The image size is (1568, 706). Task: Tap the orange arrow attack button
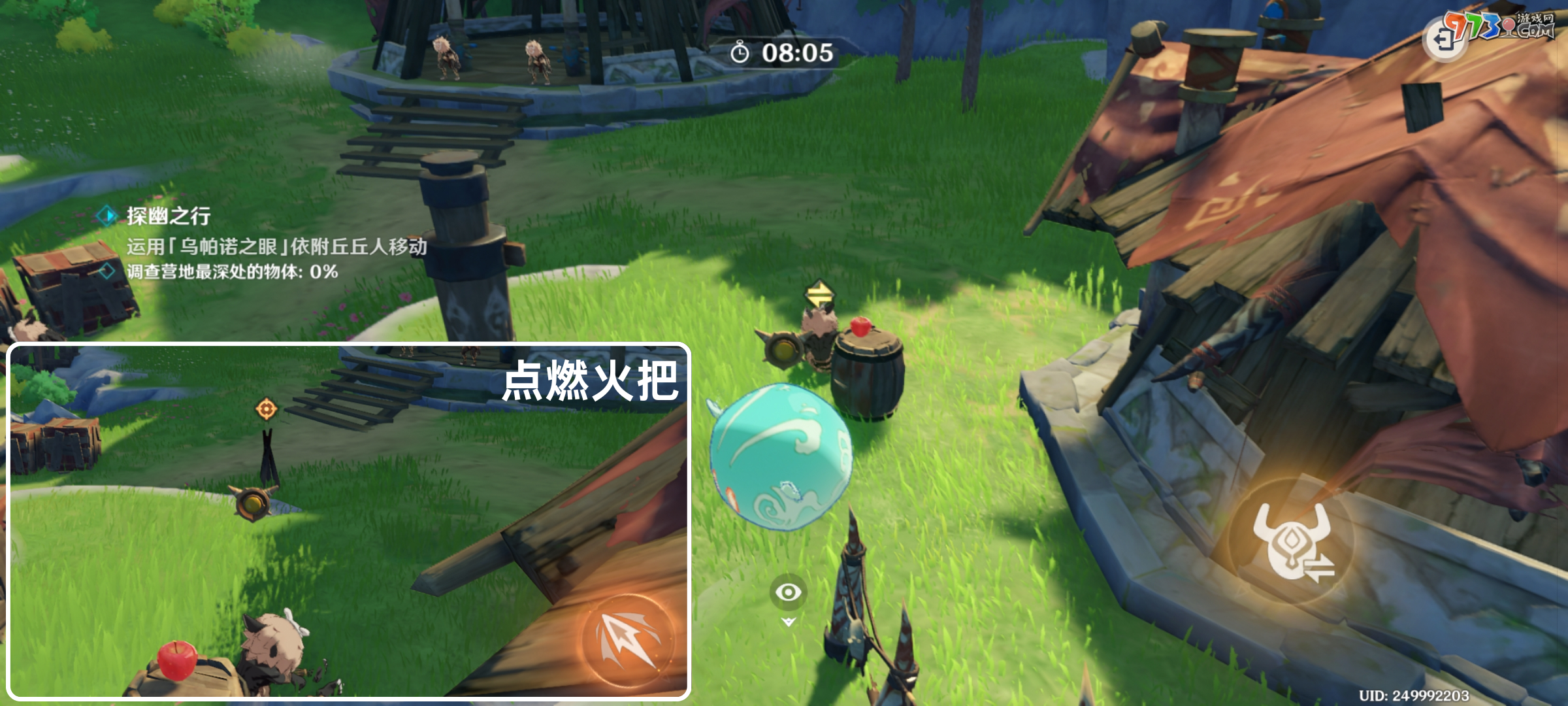[628, 640]
